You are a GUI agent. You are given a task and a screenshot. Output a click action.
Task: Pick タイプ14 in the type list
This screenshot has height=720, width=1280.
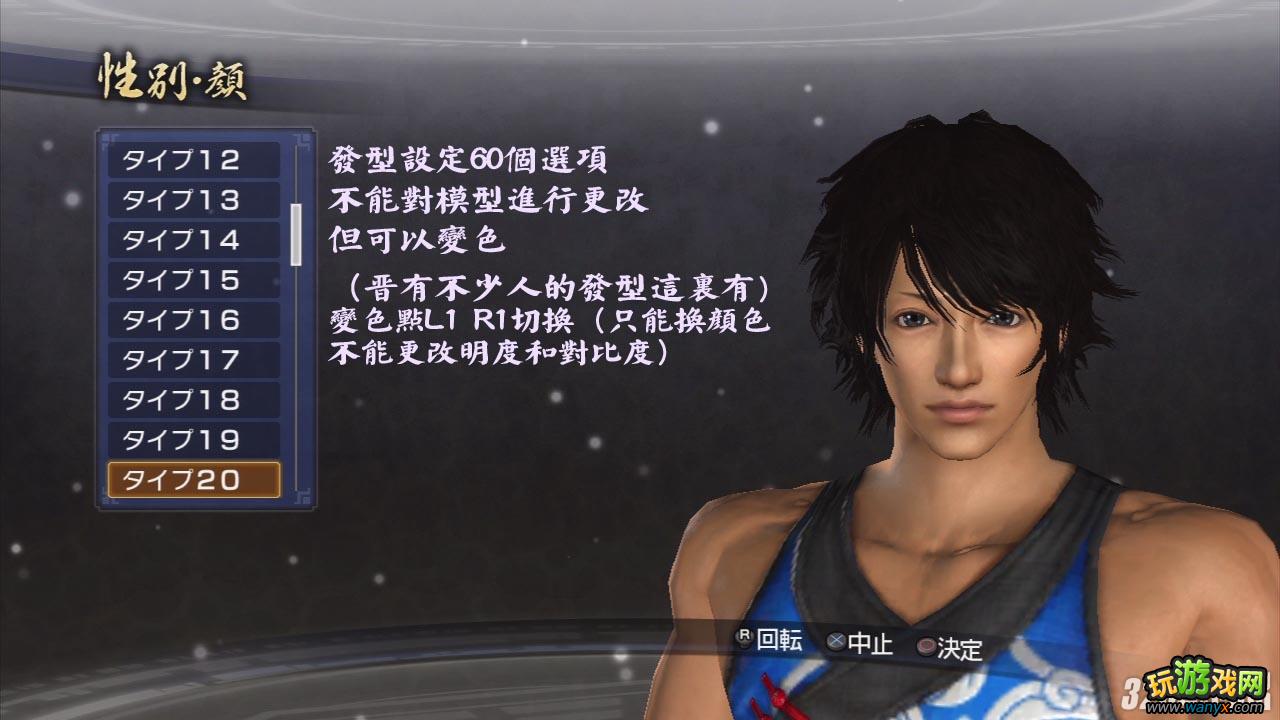[x=193, y=240]
